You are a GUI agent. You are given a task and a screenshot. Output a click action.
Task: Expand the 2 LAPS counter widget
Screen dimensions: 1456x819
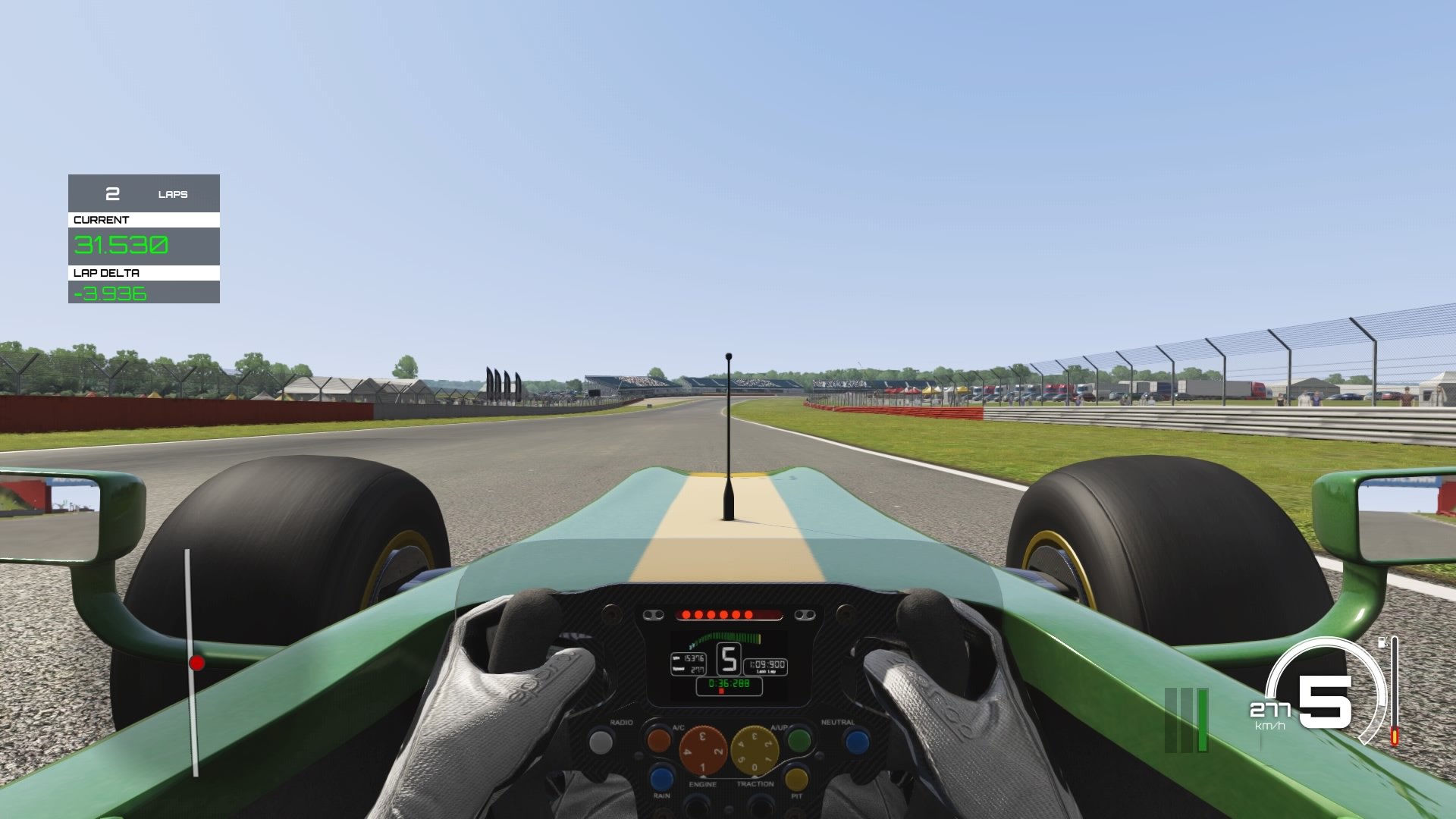(143, 193)
